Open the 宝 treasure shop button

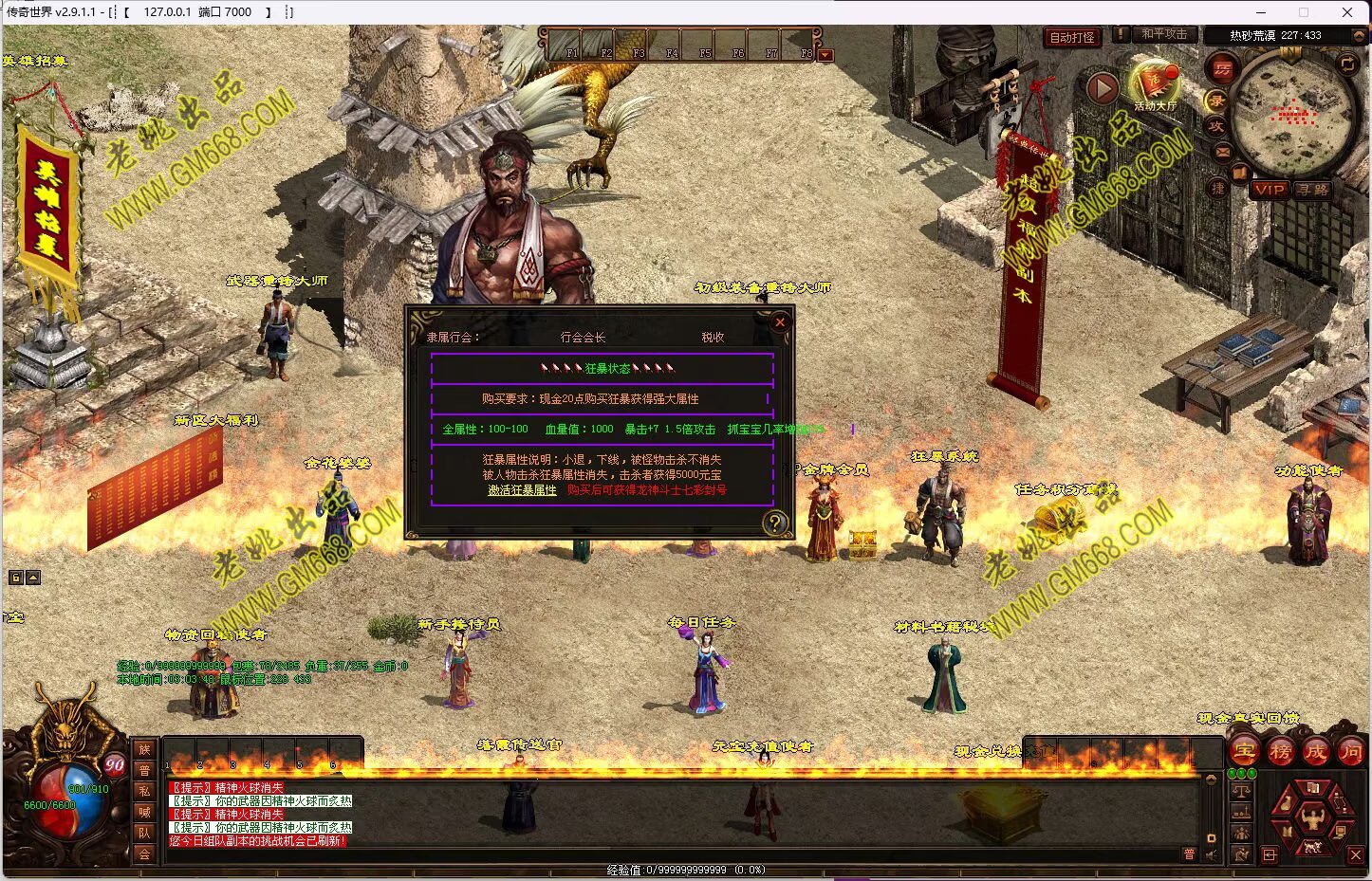[x=1244, y=752]
